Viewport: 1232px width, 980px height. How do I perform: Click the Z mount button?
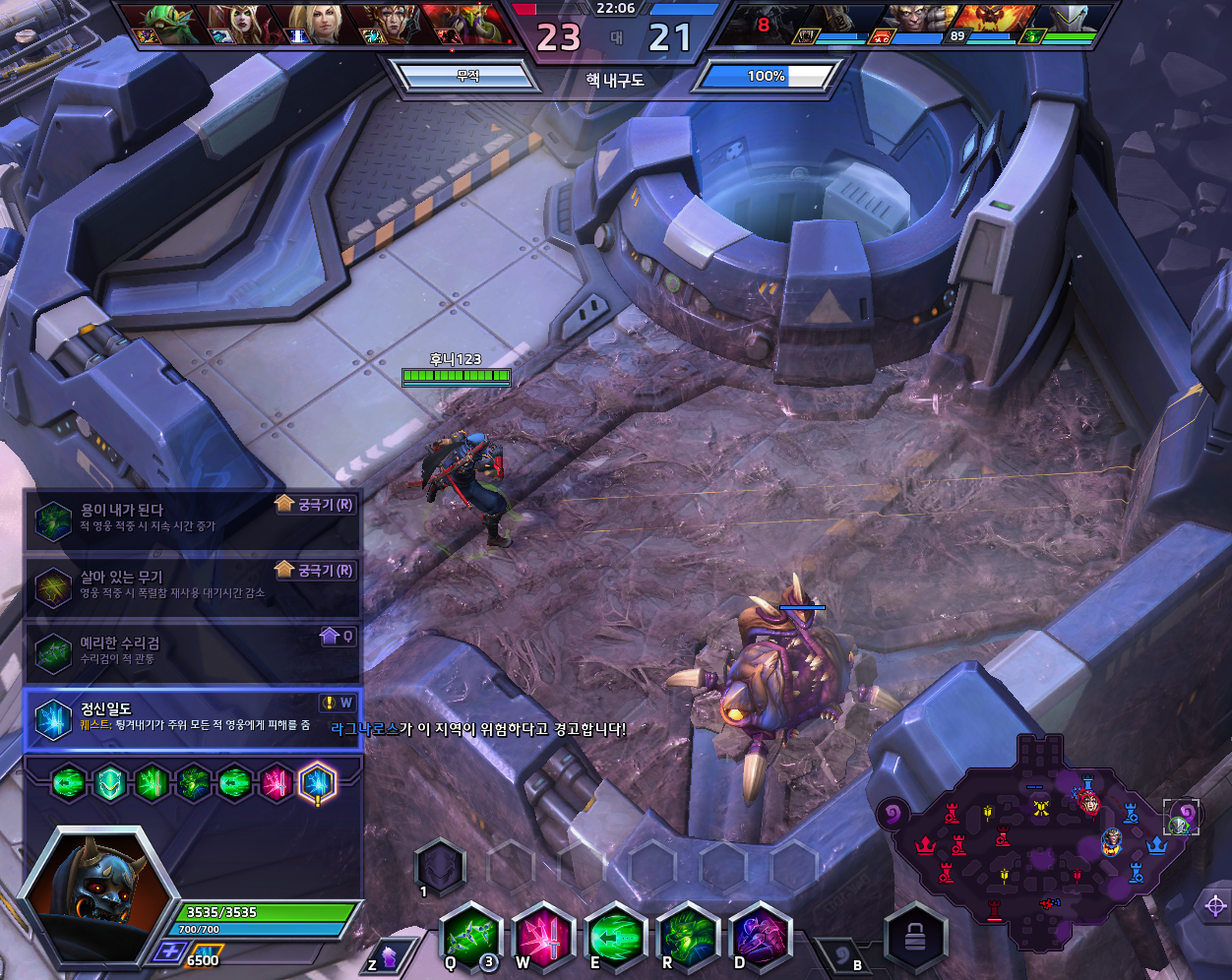[x=386, y=956]
